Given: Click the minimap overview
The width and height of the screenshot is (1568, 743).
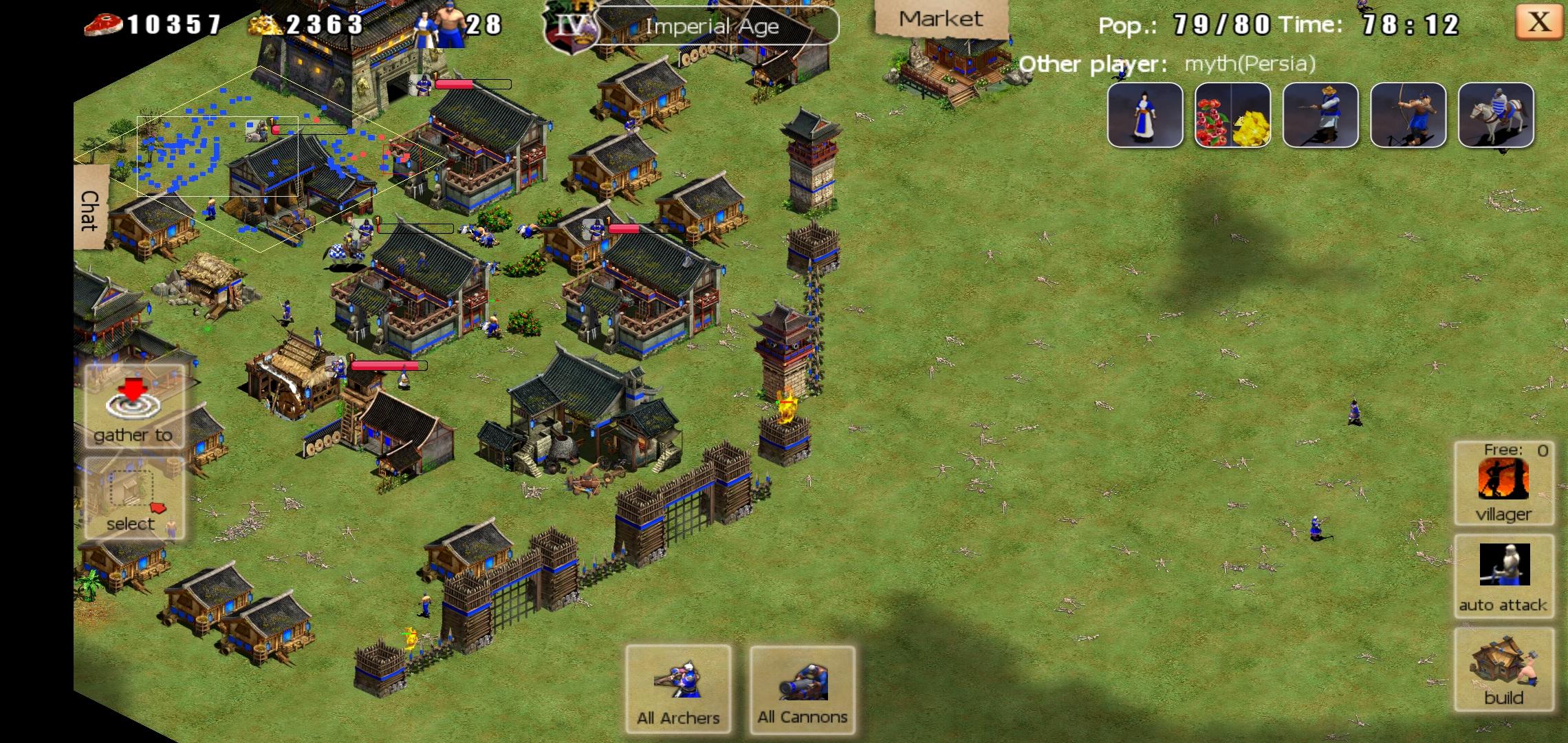Looking at the screenshot, I should coord(261,158).
